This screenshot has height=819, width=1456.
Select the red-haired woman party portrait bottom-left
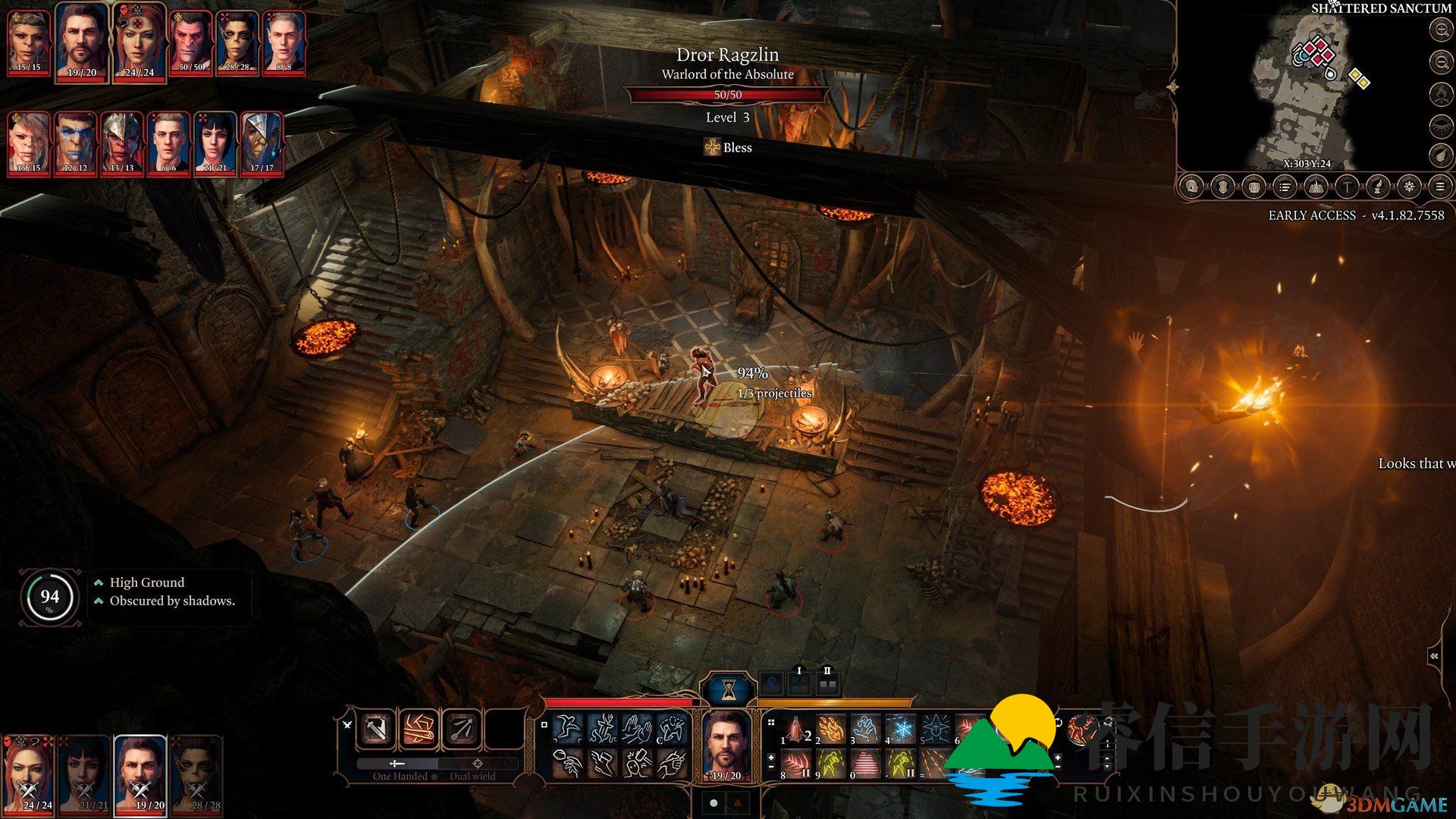[29, 773]
